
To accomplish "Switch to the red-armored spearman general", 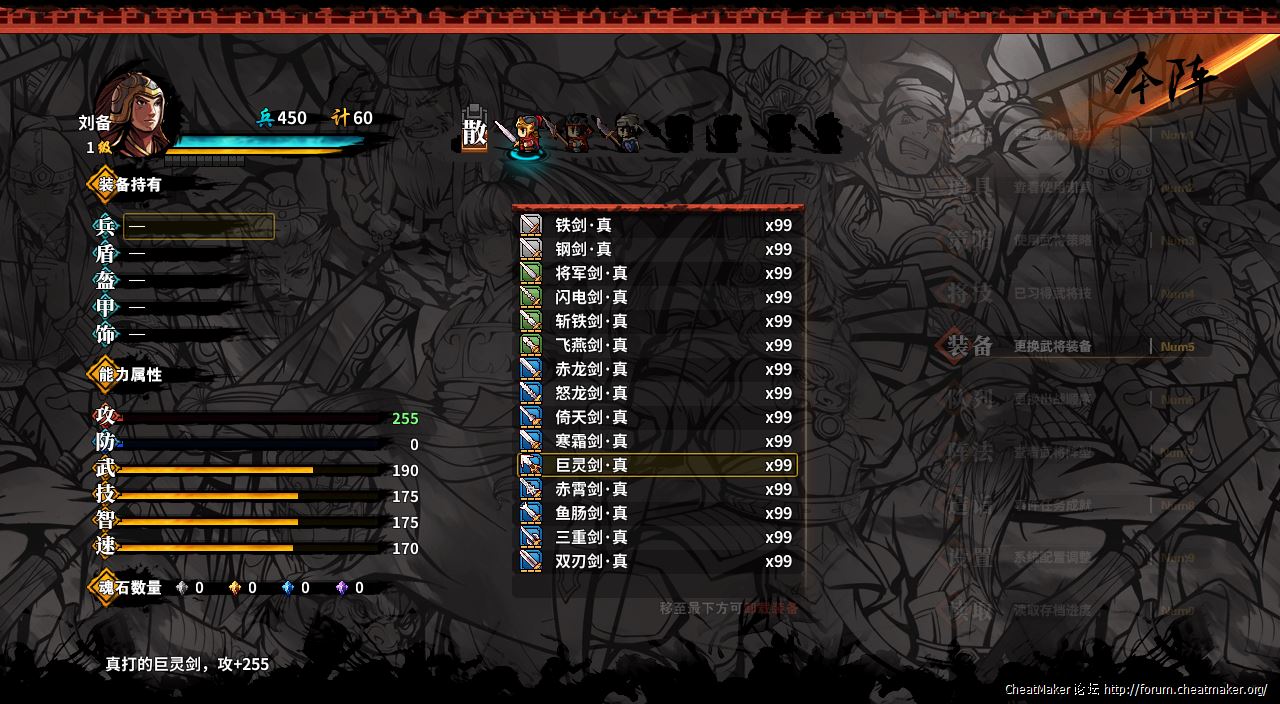I will click(575, 133).
